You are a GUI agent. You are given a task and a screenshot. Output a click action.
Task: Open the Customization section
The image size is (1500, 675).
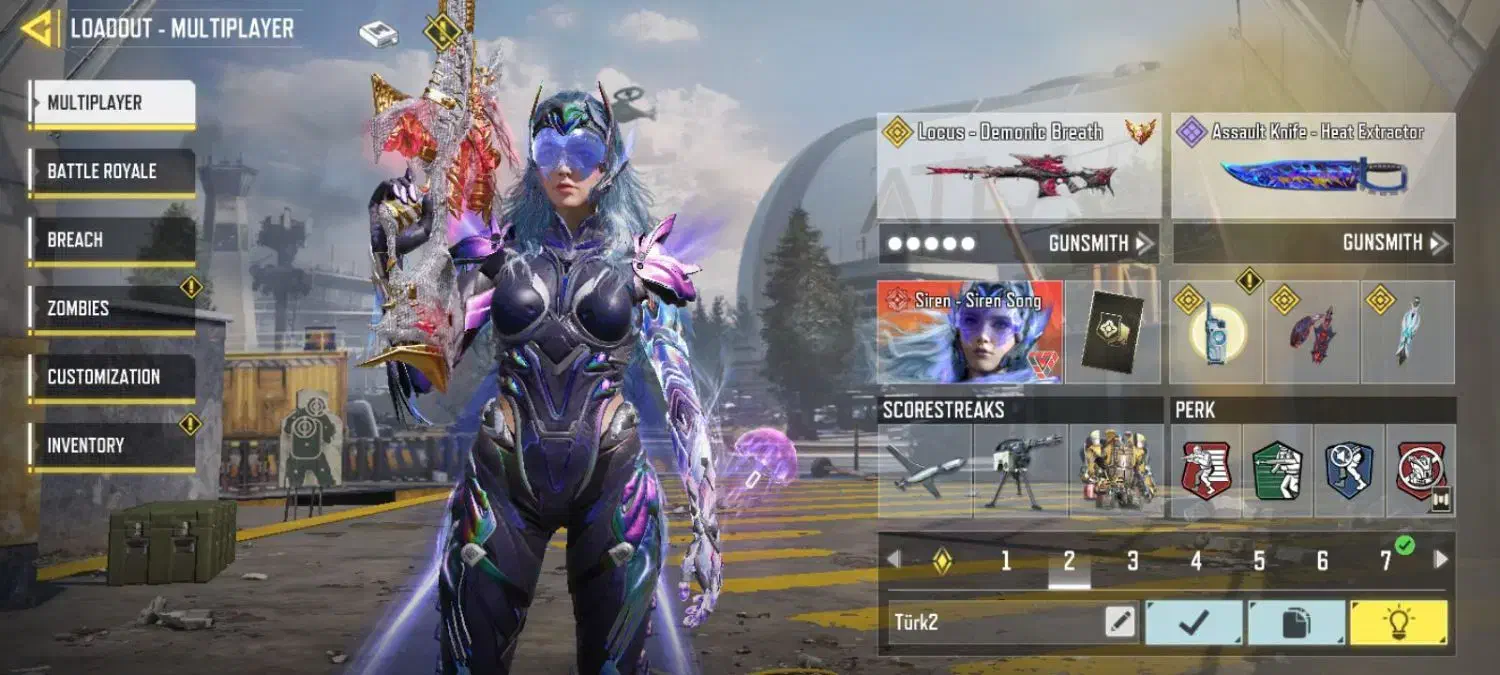112,377
